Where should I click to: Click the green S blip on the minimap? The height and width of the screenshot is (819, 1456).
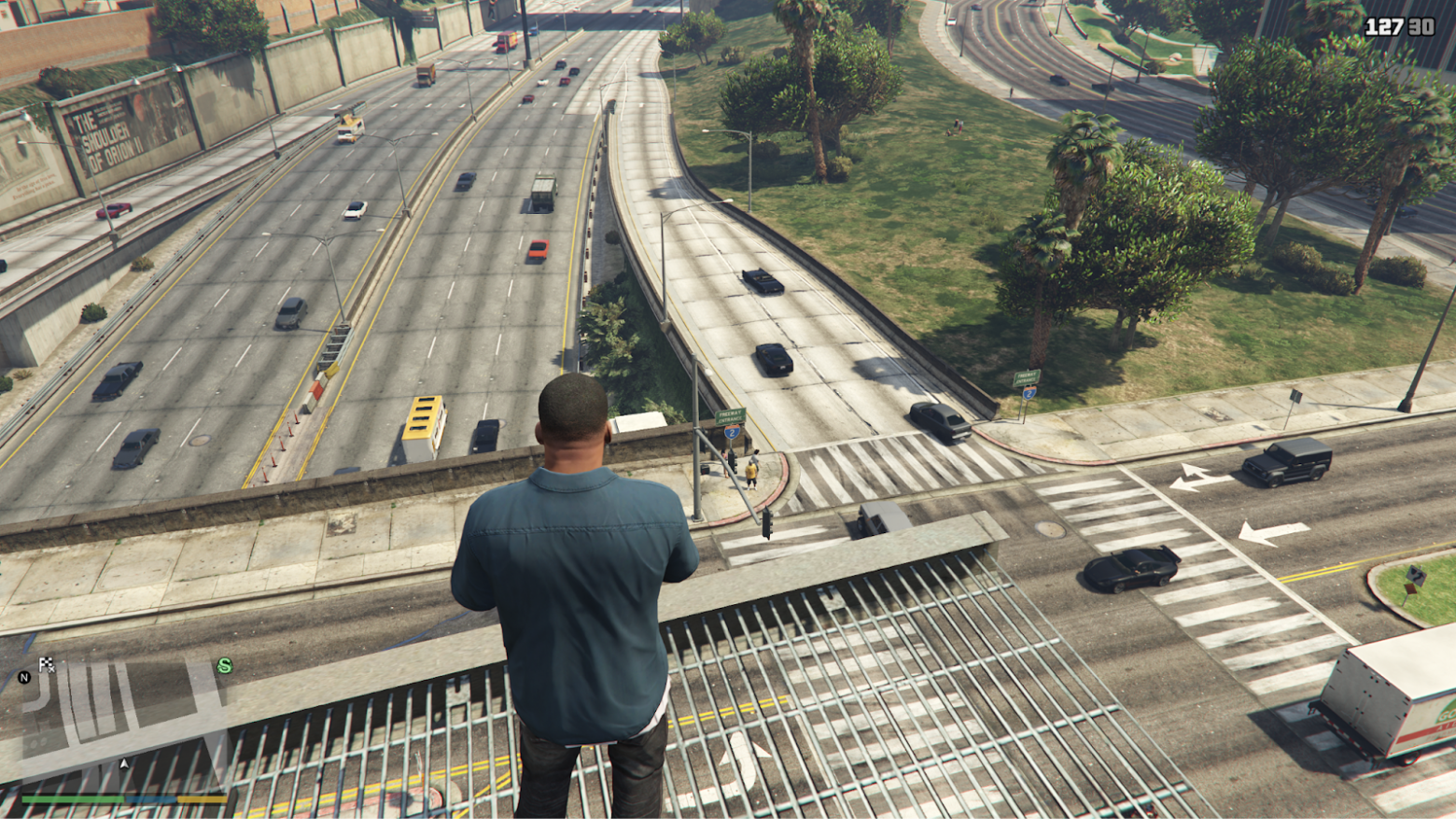pyautogui.click(x=224, y=666)
